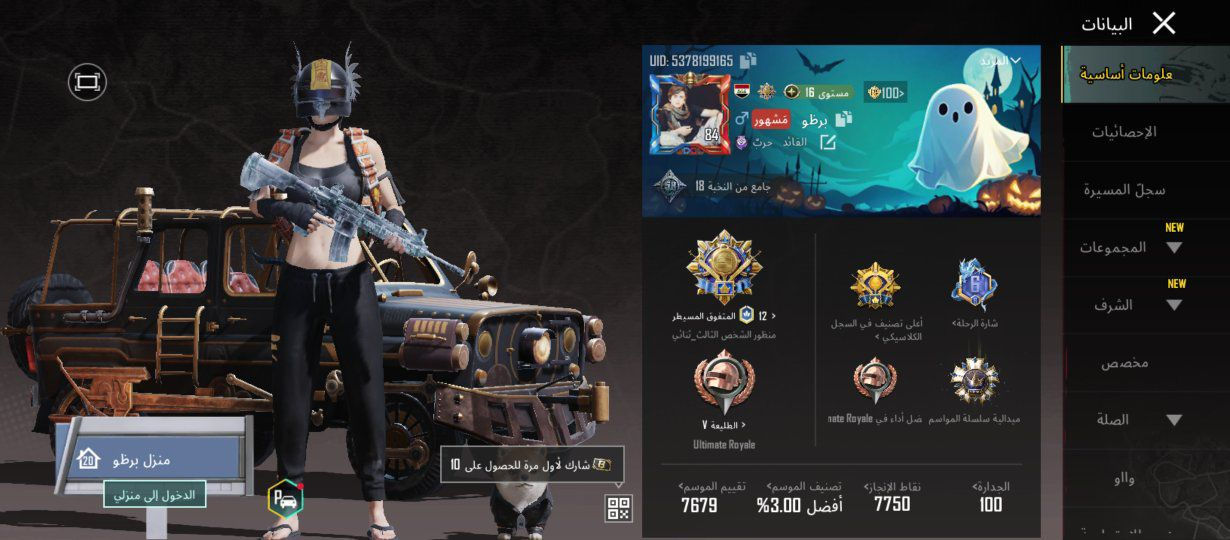1230x540 pixels.
Task: Open the QR code share icon
Action: (618, 508)
